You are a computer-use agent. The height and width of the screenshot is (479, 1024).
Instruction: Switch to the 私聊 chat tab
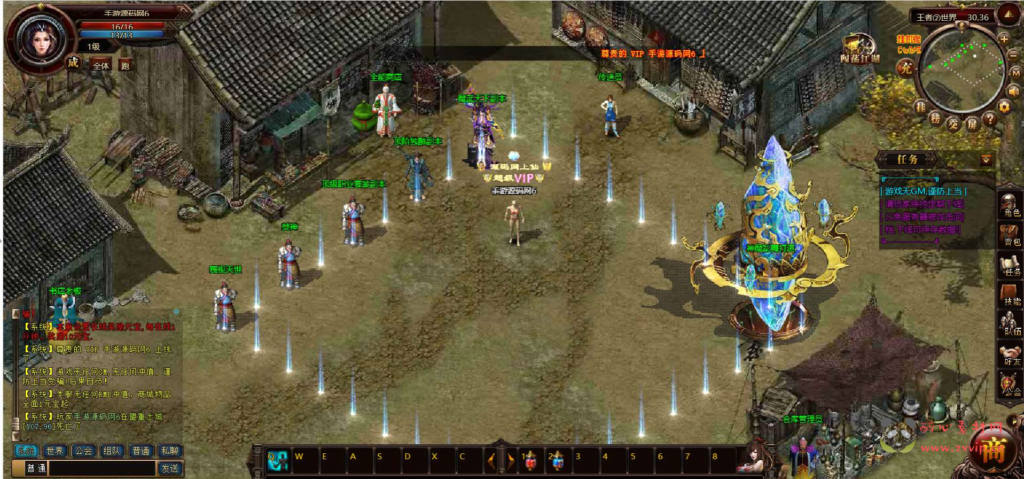click(x=170, y=450)
